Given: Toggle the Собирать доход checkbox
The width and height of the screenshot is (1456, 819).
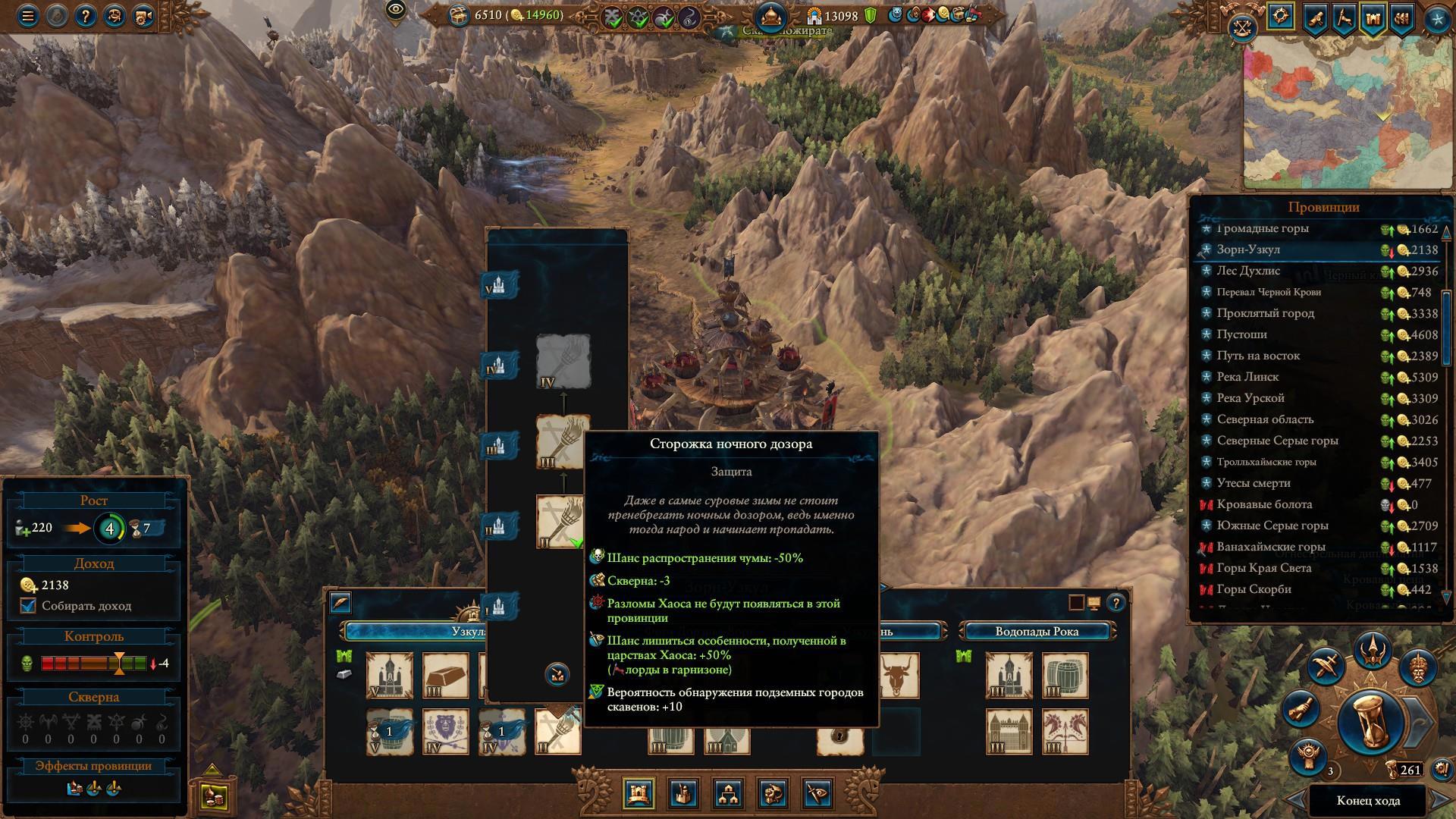Looking at the screenshot, I should [x=29, y=606].
